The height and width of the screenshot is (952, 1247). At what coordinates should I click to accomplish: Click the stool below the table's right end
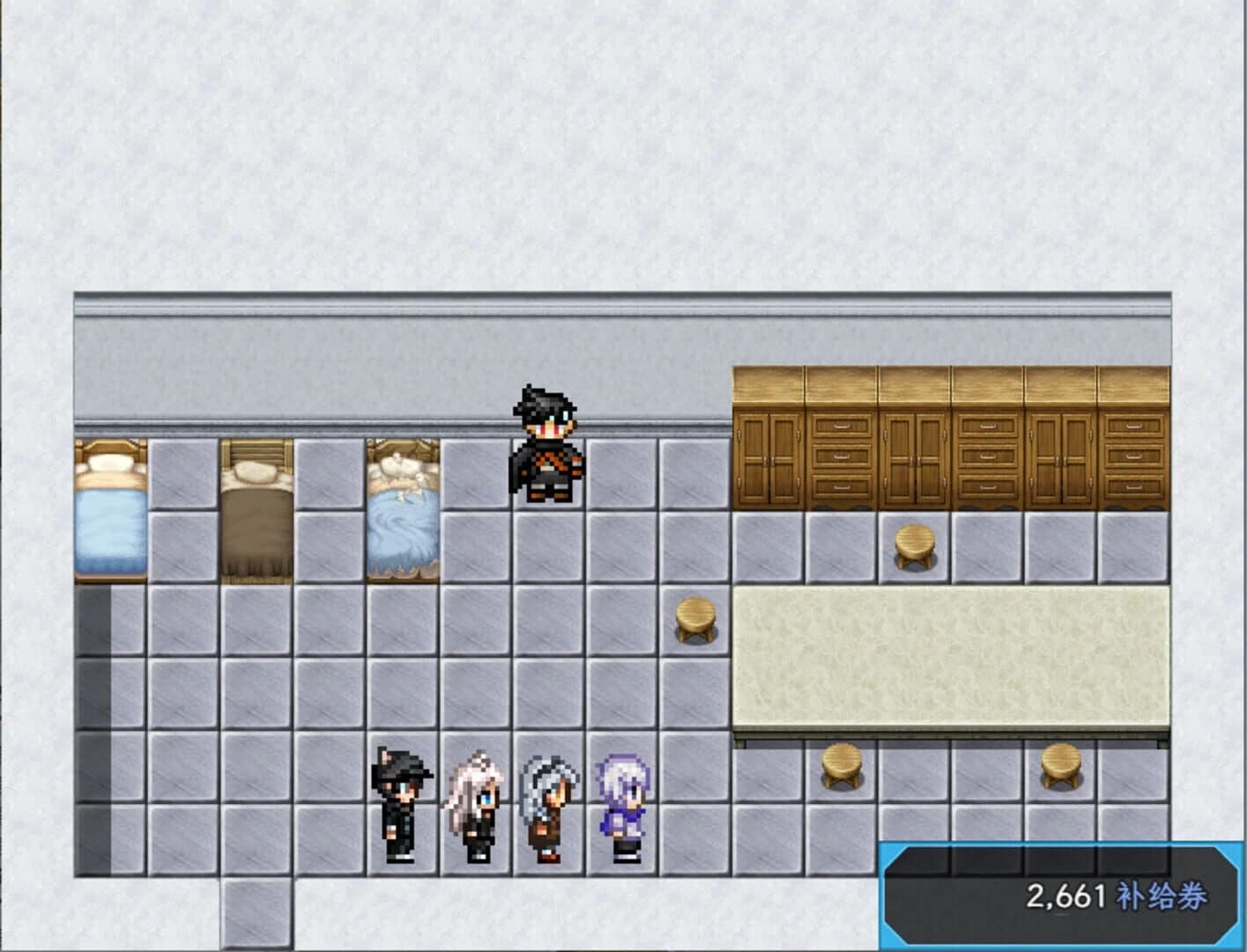[x=1060, y=765]
